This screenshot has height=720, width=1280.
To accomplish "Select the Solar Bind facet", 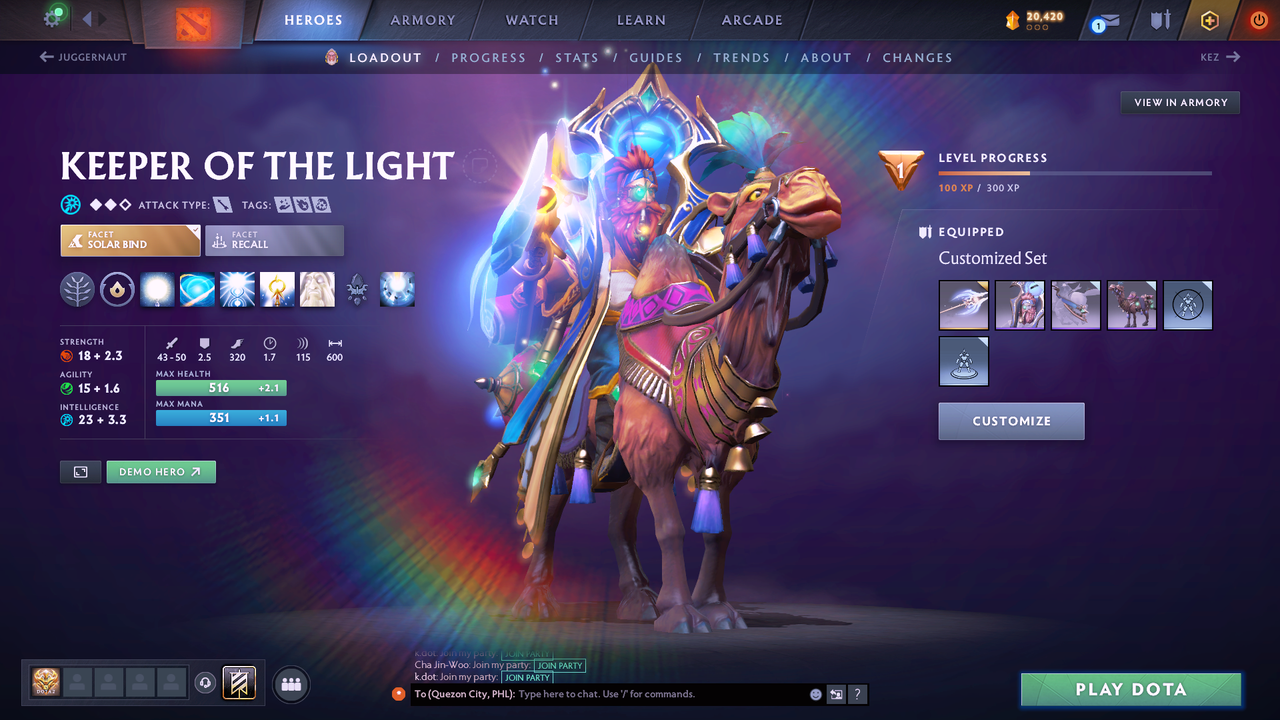I will pyautogui.click(x=129, y=240).
